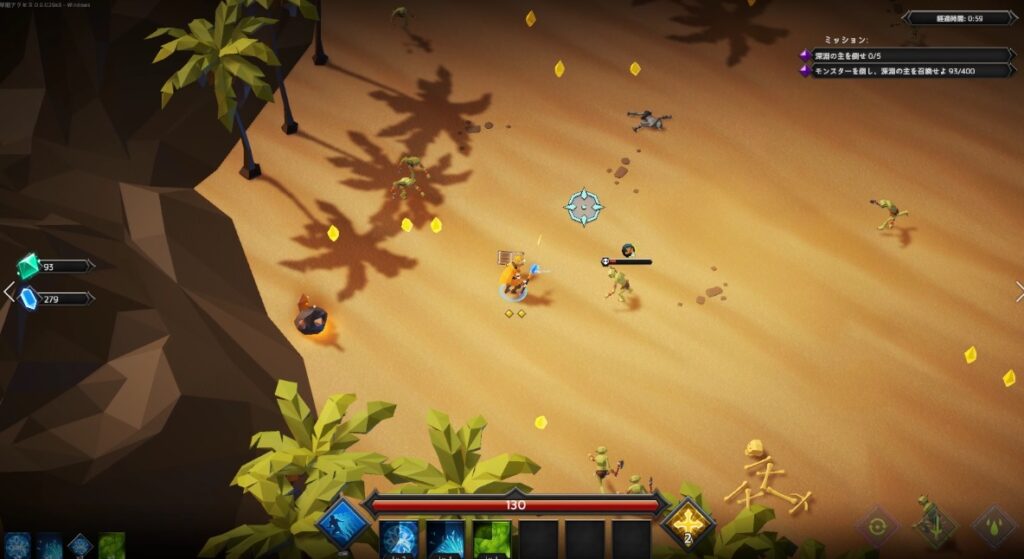
Task: Activate the green water droplets diamond icon
Action: tap(994, 527)
